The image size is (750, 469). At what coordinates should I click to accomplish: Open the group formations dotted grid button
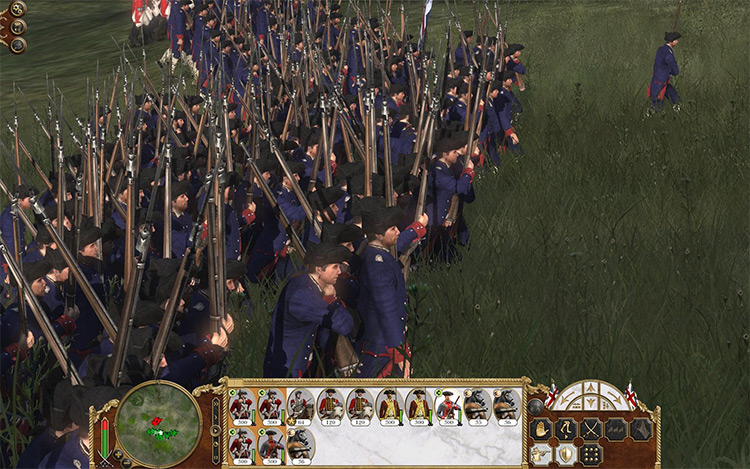(591, 453)
